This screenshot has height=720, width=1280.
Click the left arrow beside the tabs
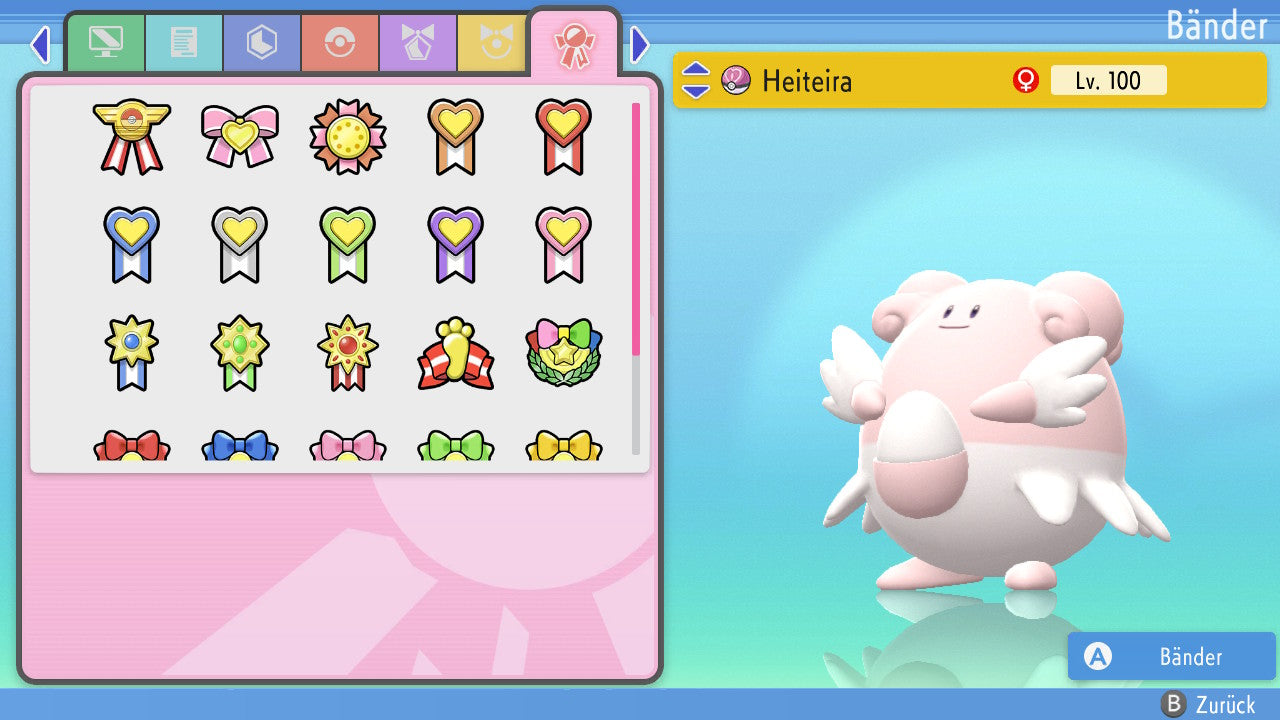40,44
